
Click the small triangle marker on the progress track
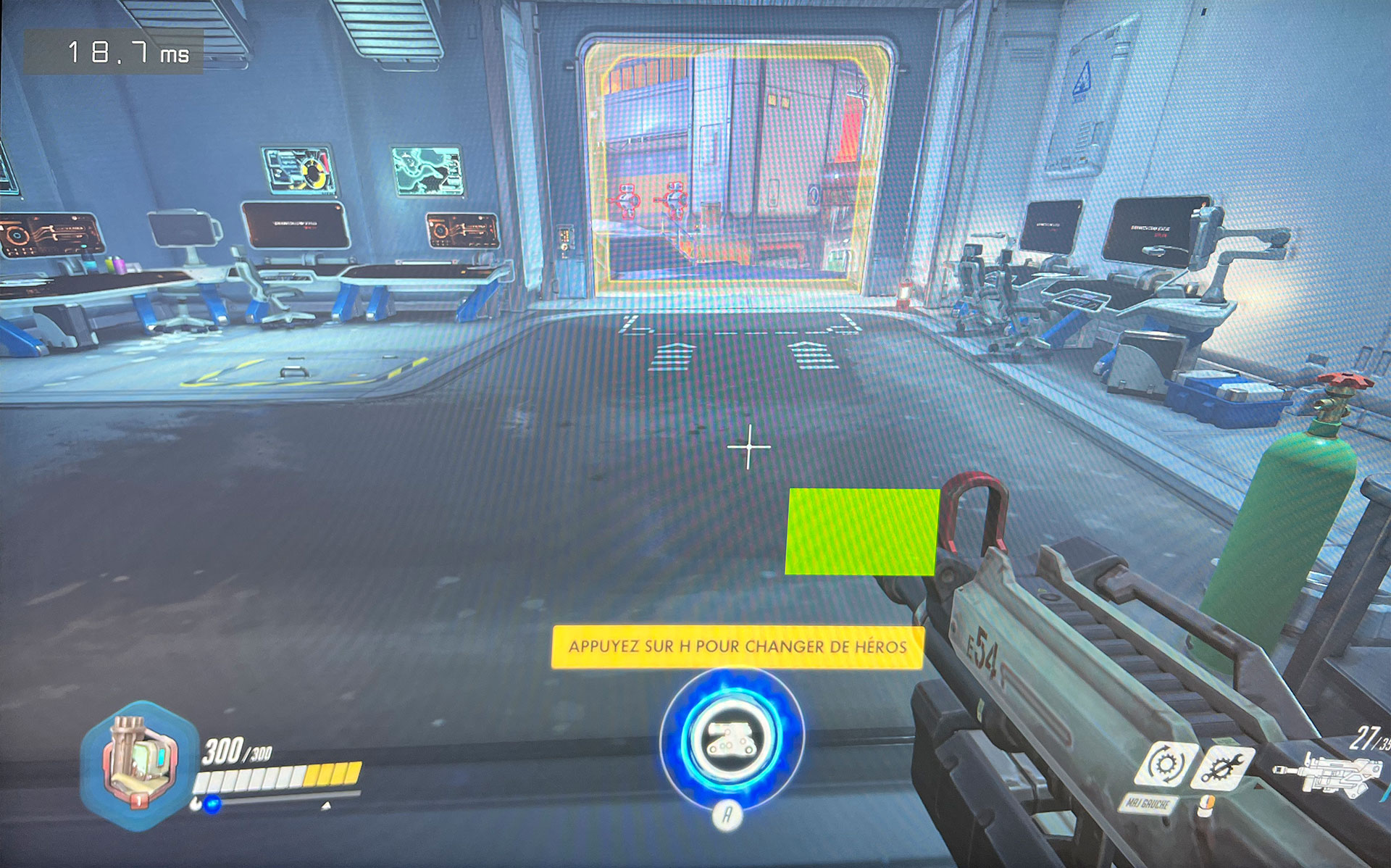(x=325, y=806)
